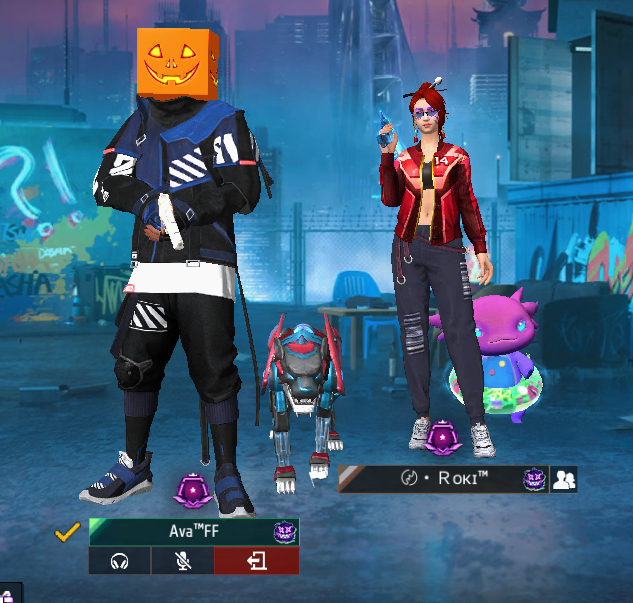Leave the squad with the red exit button
Screen dimensions: 633x603
(256, 561)
